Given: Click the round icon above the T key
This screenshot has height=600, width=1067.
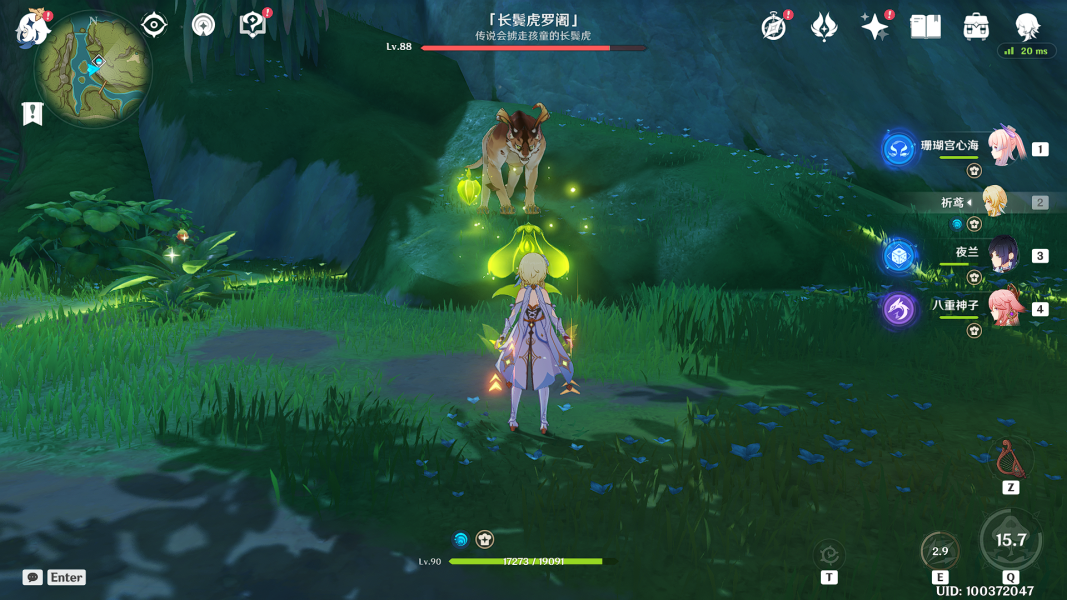Looking at the screenshot, I should pyautogui.click(x=829, y=553).
